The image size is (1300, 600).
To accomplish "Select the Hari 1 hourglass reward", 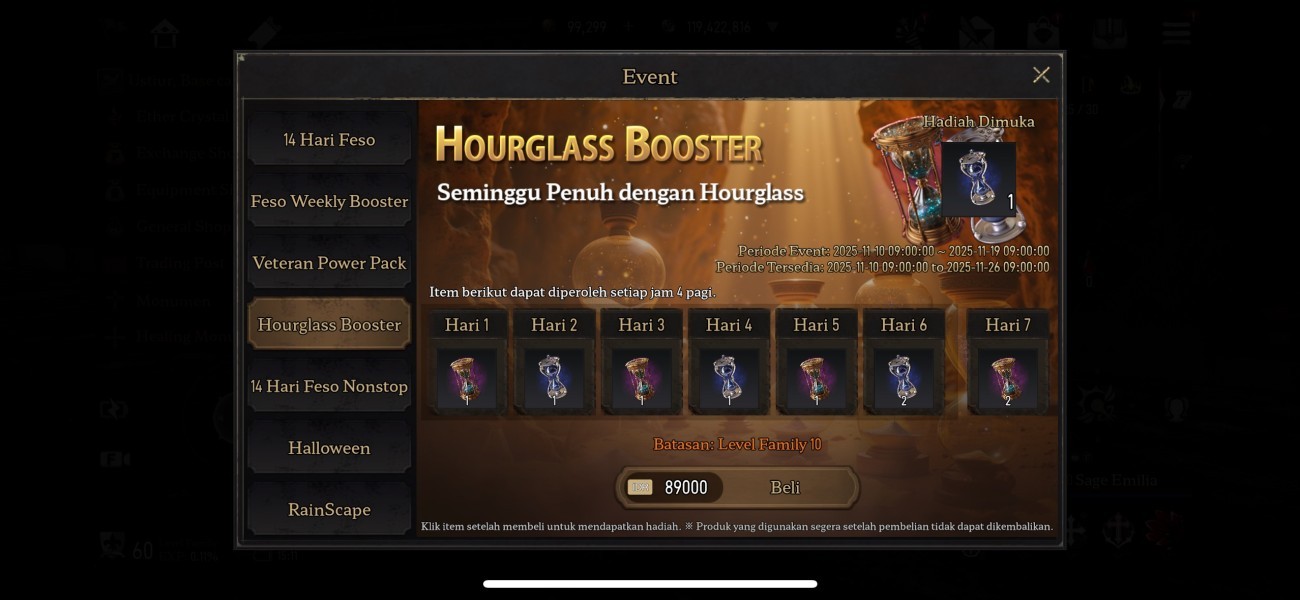I will (467, 378).
